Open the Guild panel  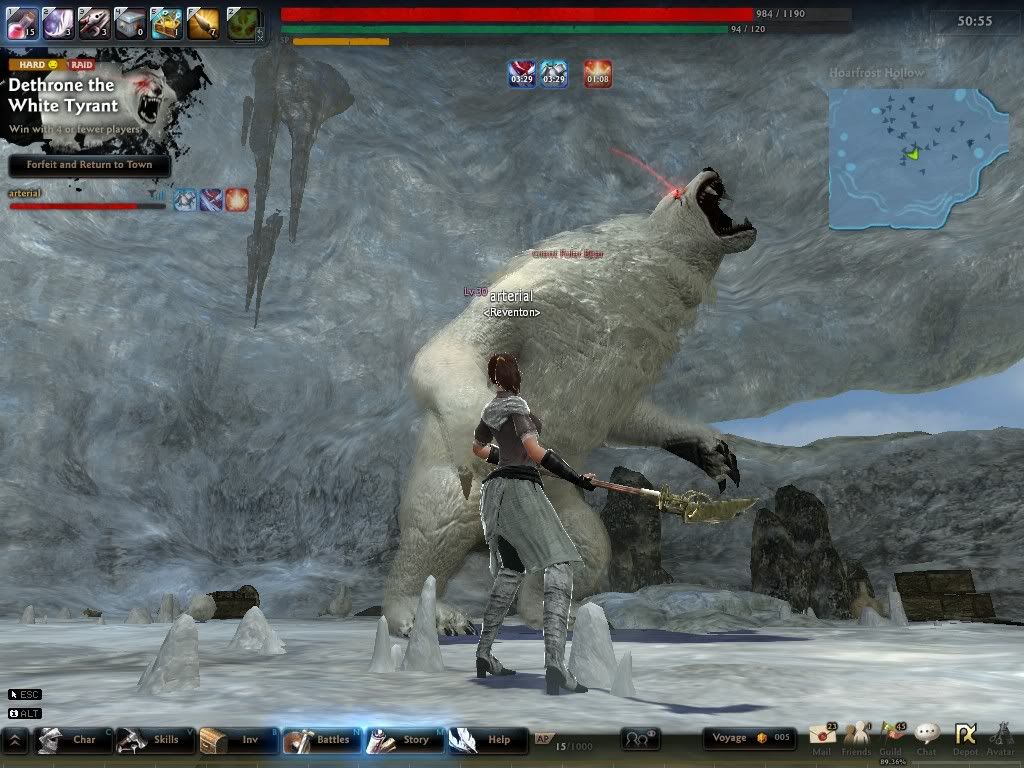(x=891, y=738)
